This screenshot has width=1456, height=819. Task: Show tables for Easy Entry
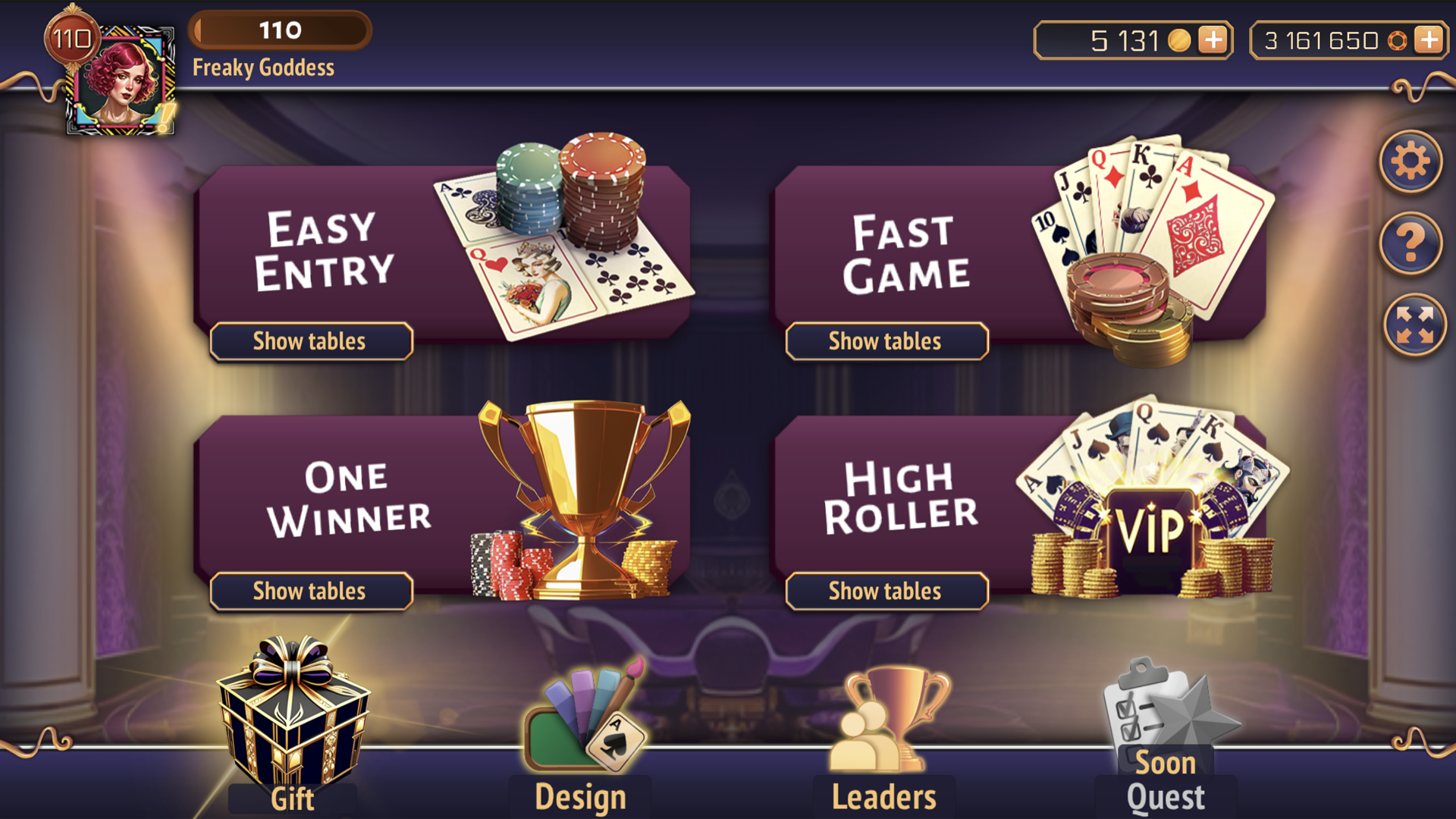coord(309,341)
